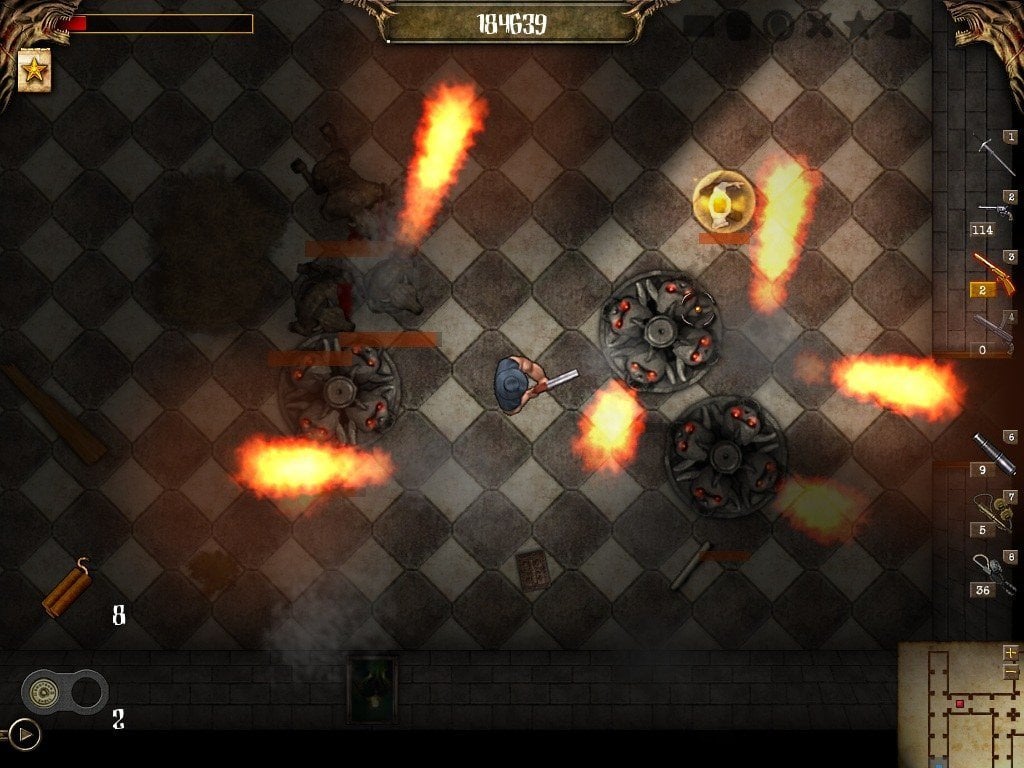
Task: Choose the empty gatling gun in slot 4
Action: coord(993,331)
